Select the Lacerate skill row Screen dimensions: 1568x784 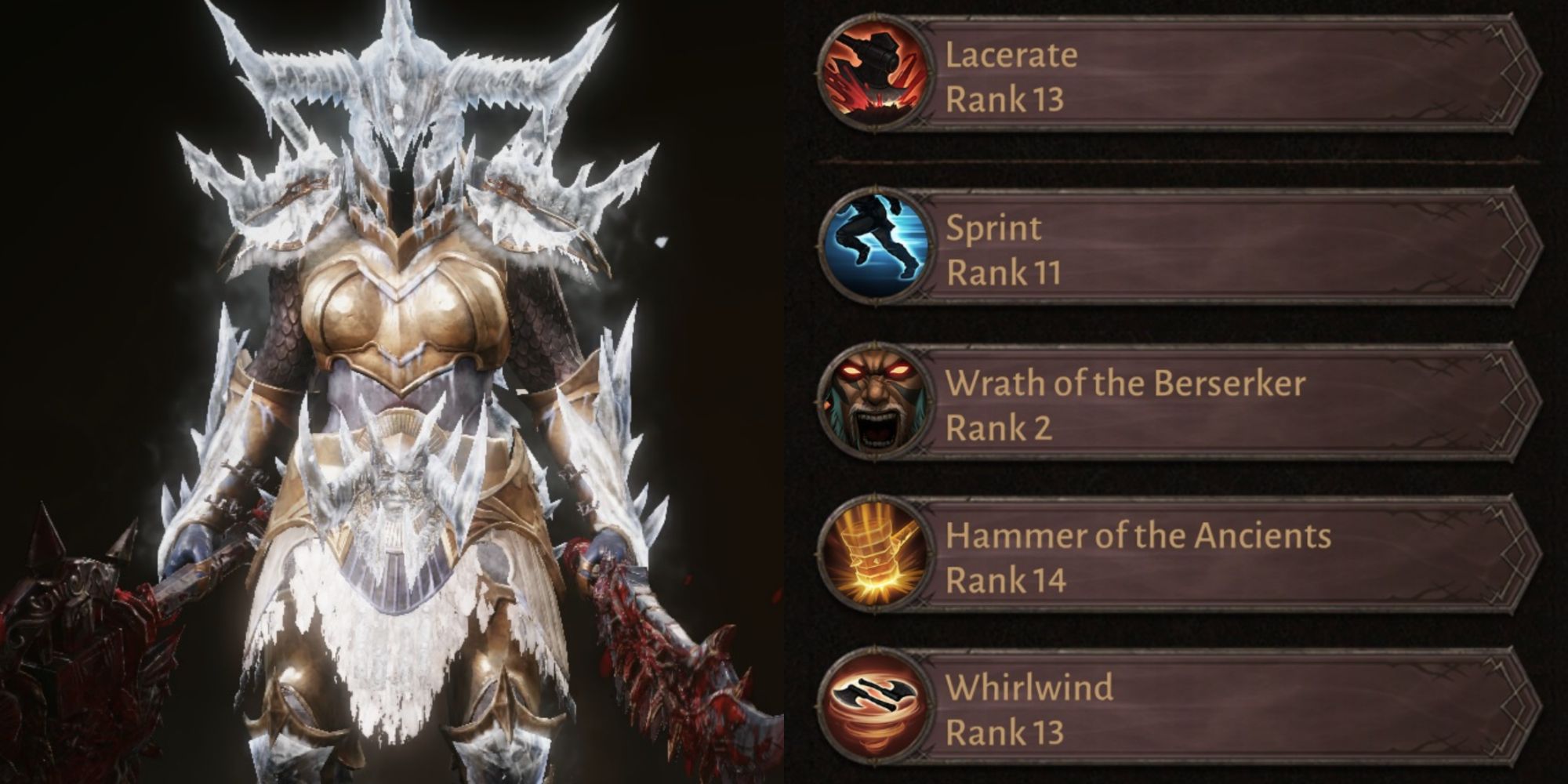pyautogui.click(x=1223, y=76)
